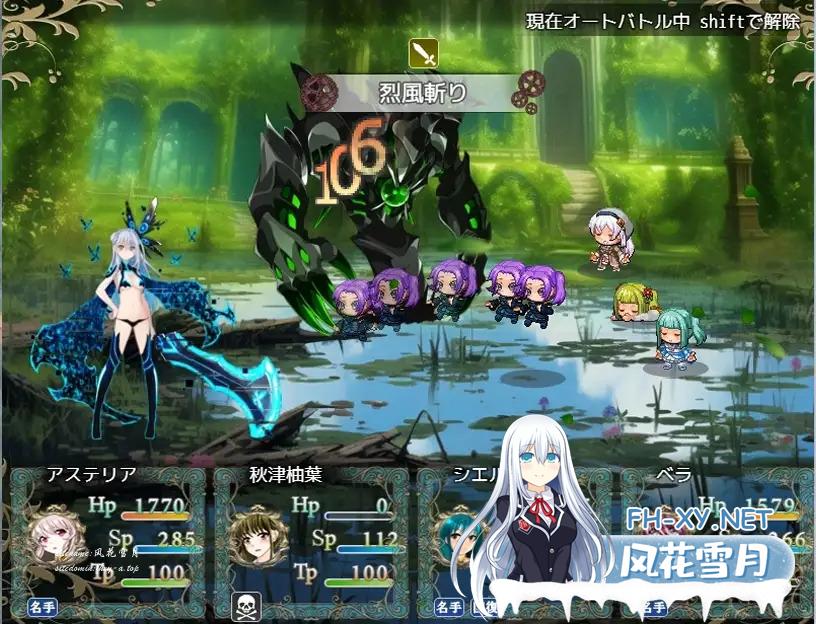Click the skull knockout status icon

pyautogui.click(x=243, y=606)
